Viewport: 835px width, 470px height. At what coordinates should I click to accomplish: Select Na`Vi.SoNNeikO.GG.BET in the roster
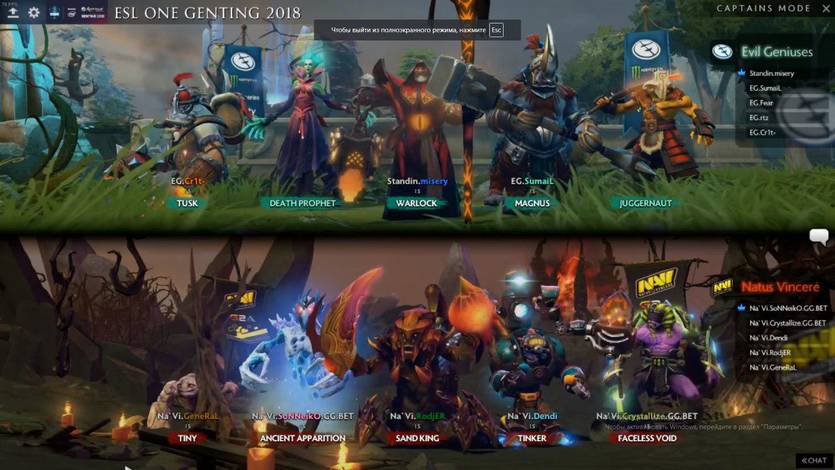pos(787,308)
